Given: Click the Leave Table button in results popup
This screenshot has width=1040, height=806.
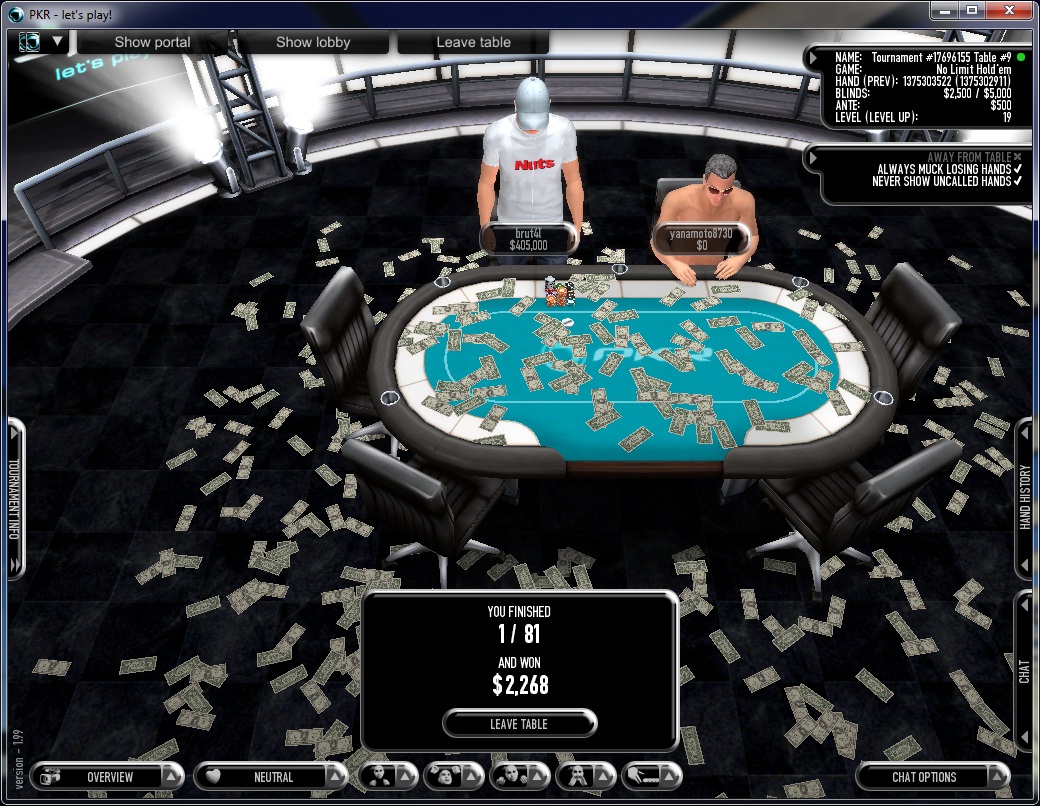Looking at the screenshot, I should click(519, 723).
